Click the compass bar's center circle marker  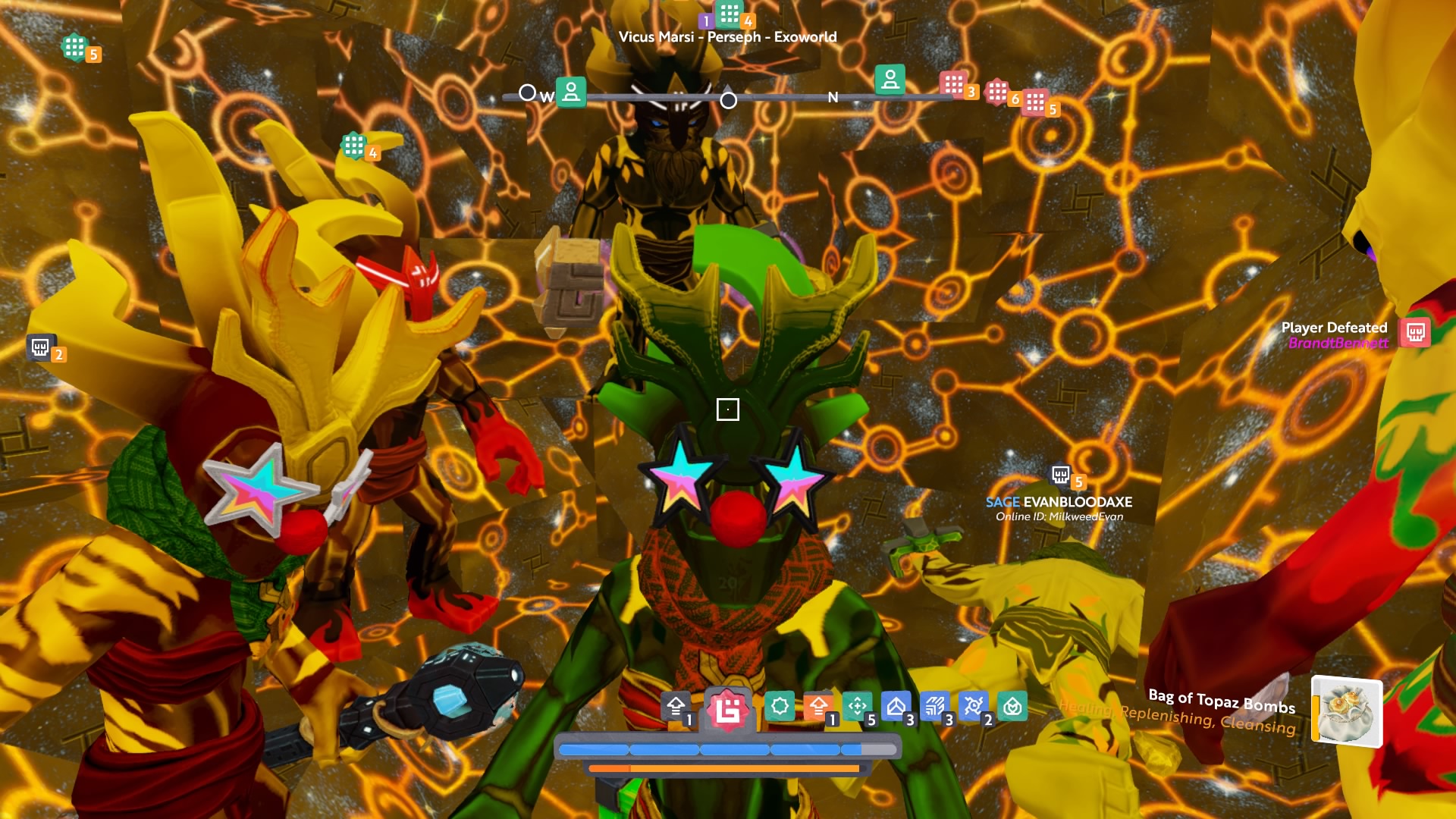(x=728, y=100)
